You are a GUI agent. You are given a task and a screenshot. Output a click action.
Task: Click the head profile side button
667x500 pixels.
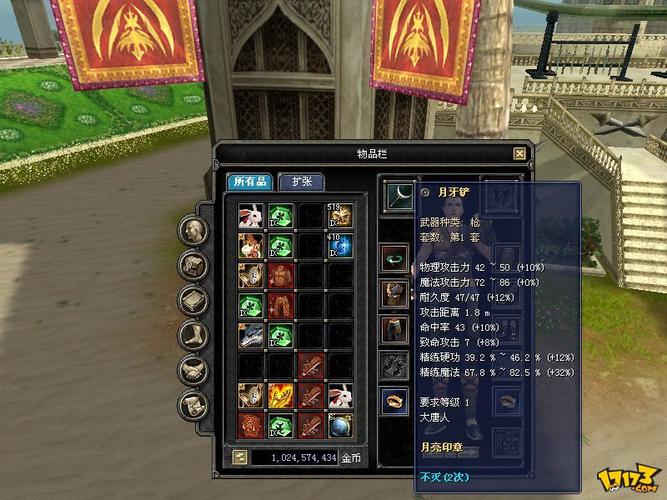click(193, 229)
